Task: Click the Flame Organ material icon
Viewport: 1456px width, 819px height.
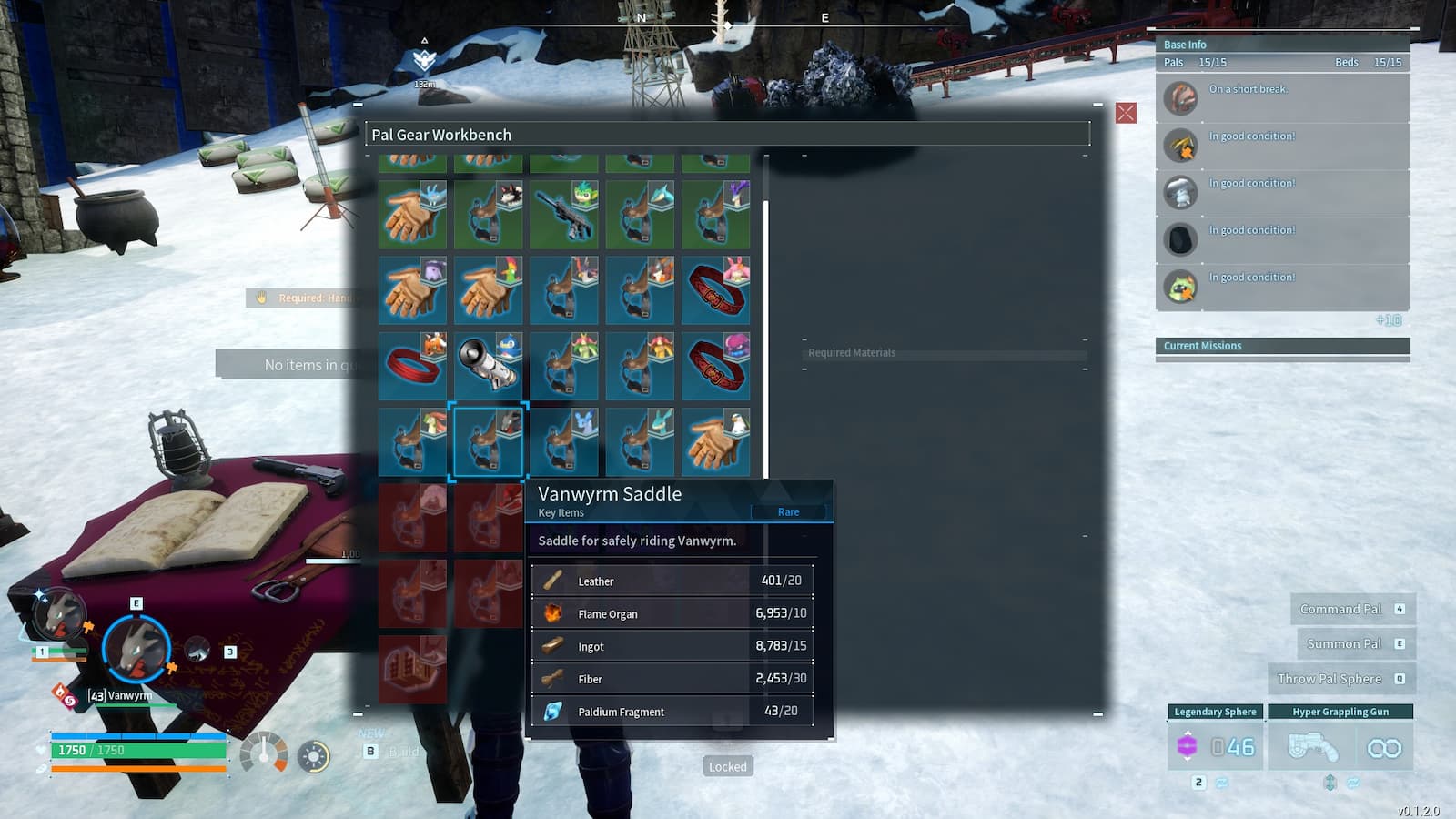Action: [x=554, y=613]
